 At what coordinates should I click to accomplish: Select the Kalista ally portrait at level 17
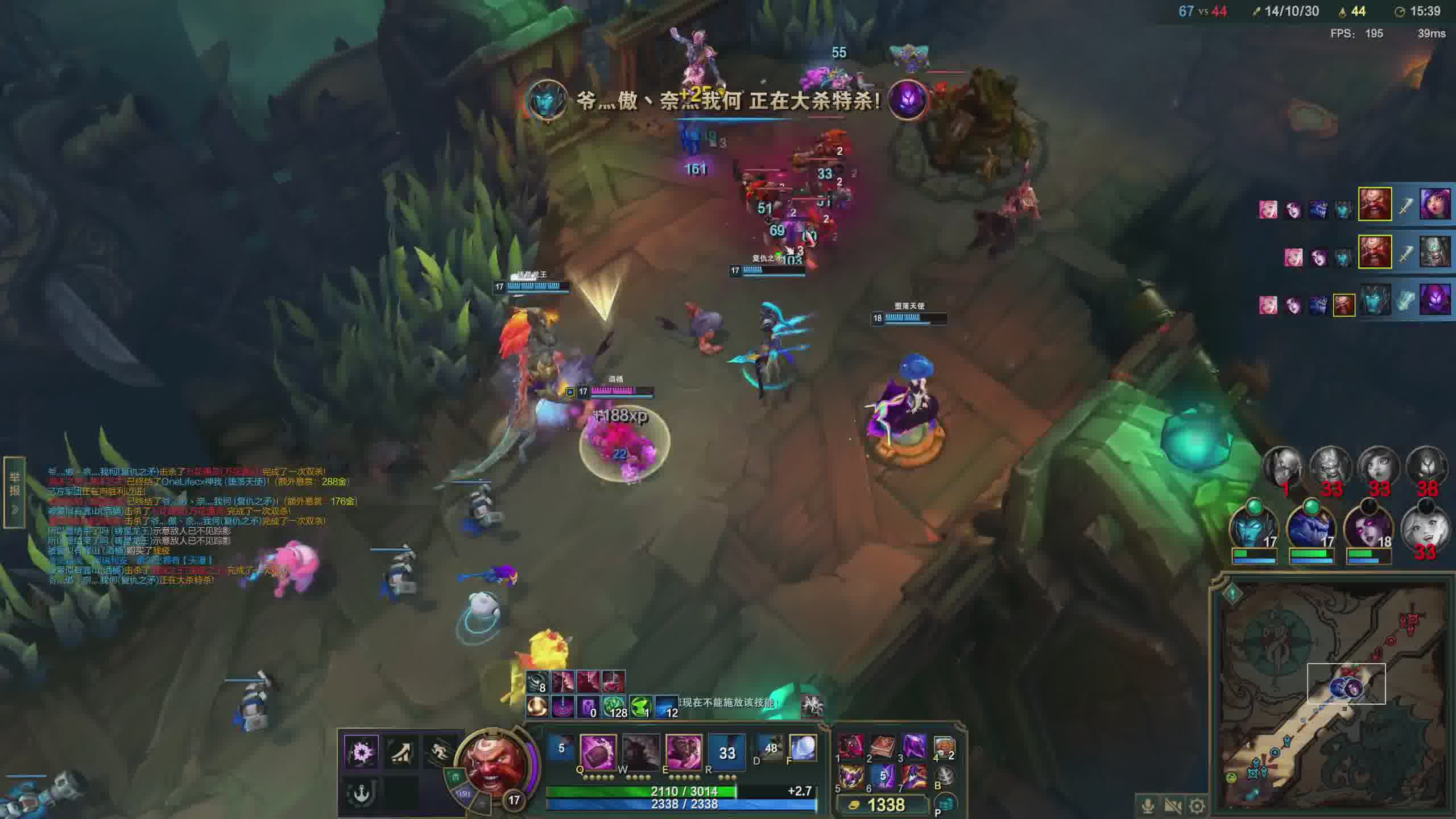tap(1254, 527)
